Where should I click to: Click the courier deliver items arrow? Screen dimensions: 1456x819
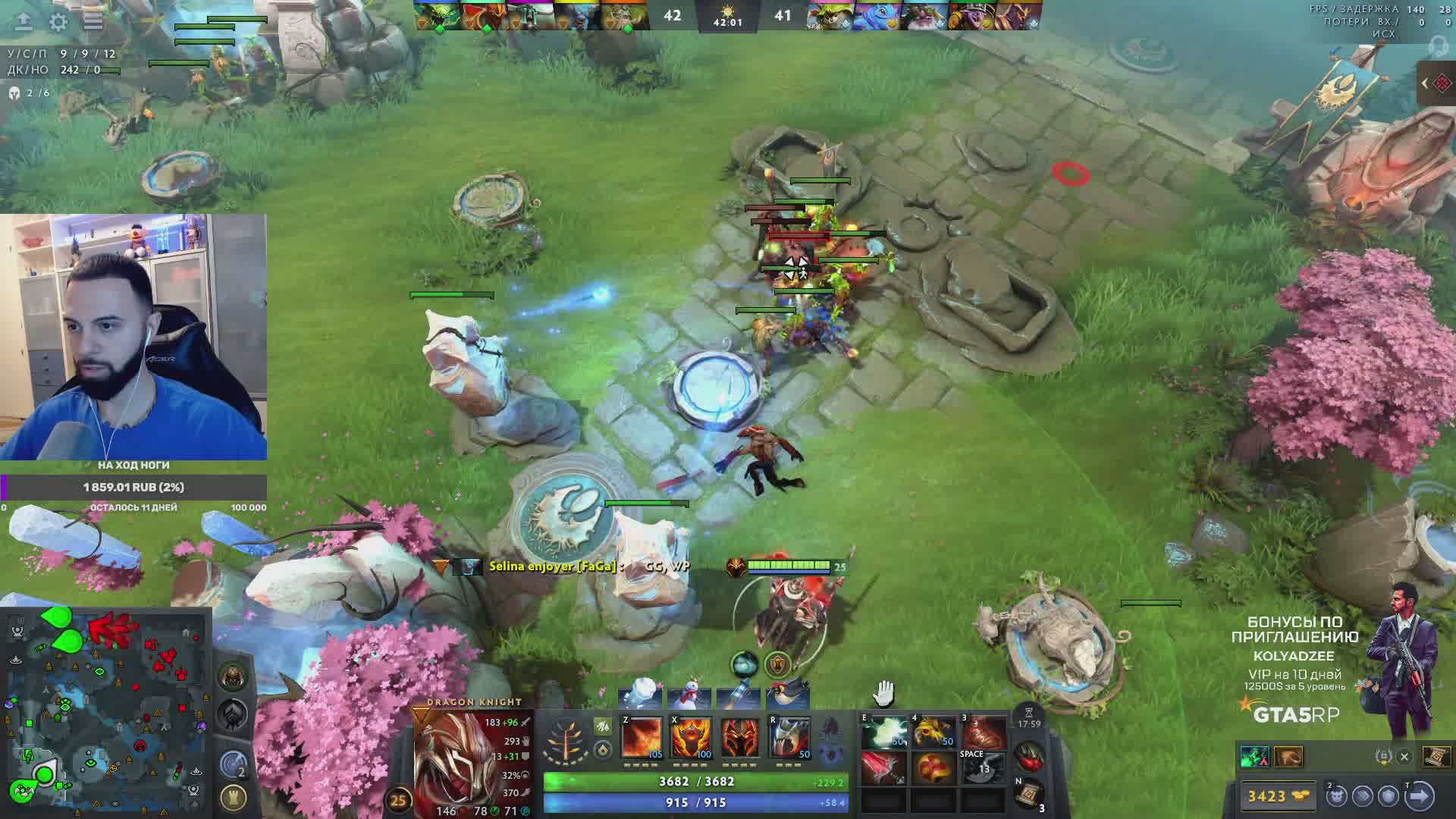pyautogui.click(x=1419, y=795)
